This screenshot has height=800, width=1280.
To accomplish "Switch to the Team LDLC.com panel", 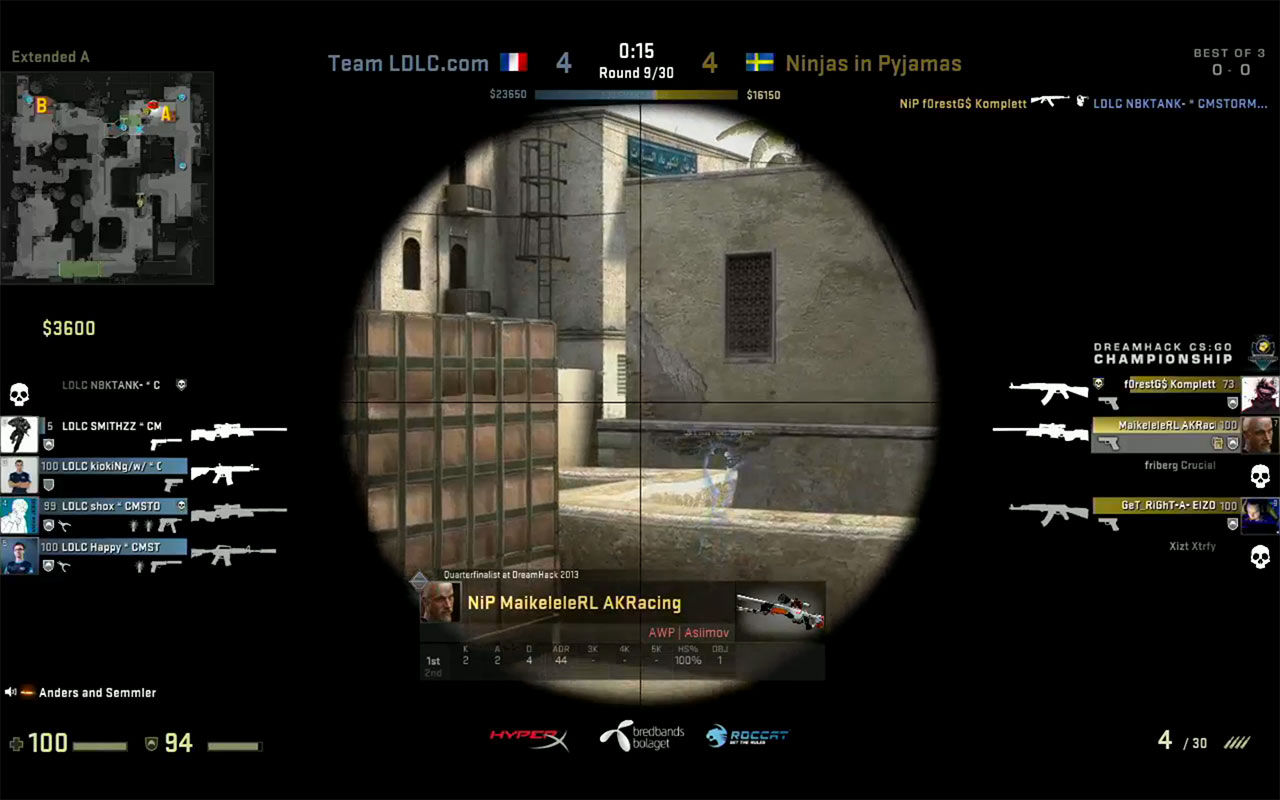I will (410, 62).
